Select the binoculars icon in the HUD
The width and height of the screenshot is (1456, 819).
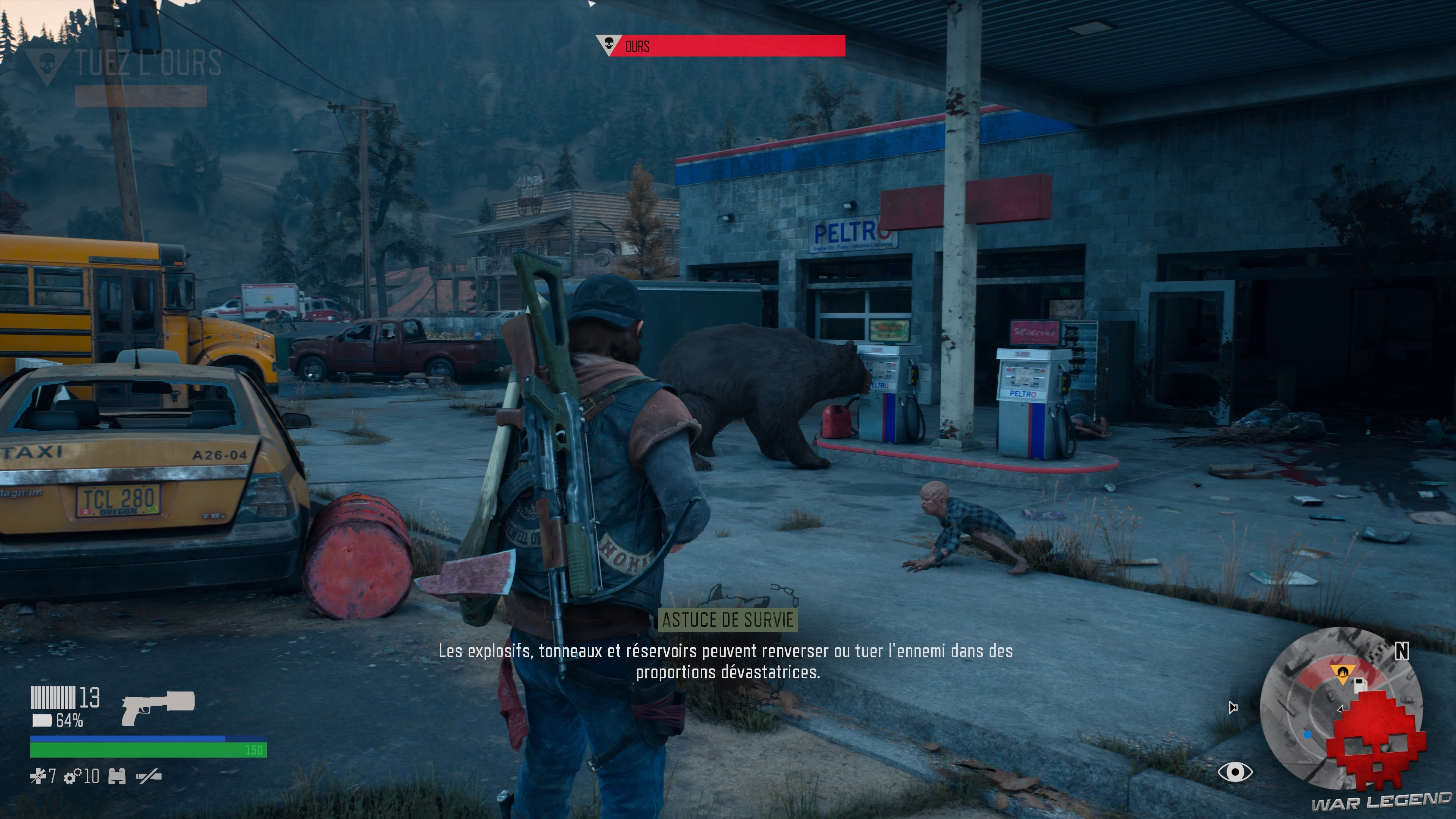[x=117, y=775]
